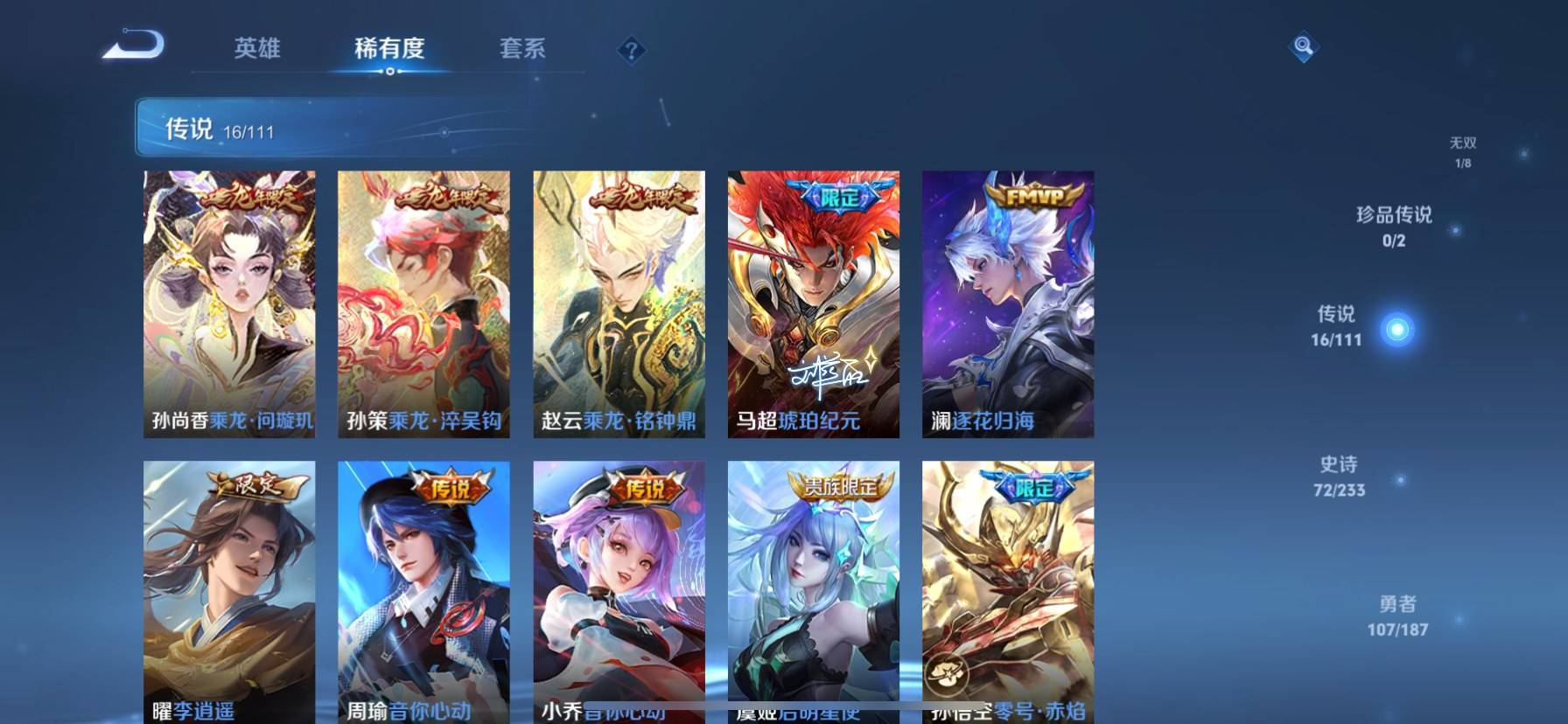This screenshot has width=1568, height=724.
Task: Jump to the 珍品传说 rarity section
Action: (x=1394, y=226)
